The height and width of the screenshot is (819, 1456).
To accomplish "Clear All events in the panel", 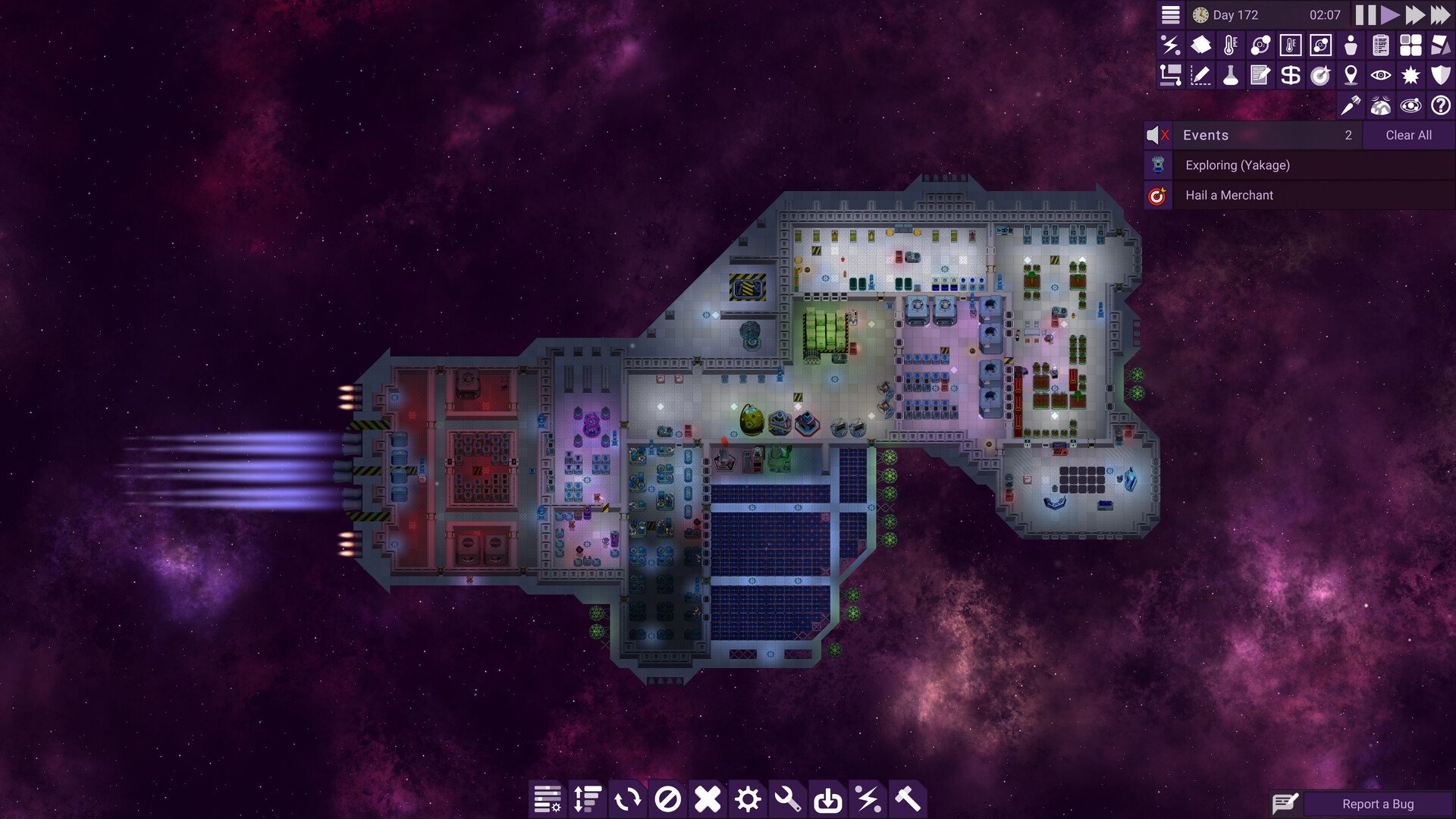I will (x=1408, y=135).
